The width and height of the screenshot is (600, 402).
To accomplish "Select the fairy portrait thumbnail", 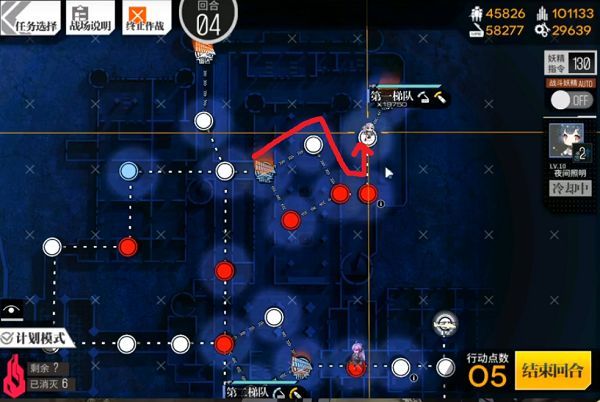I will pyautogui.click(x=567, y=141).
